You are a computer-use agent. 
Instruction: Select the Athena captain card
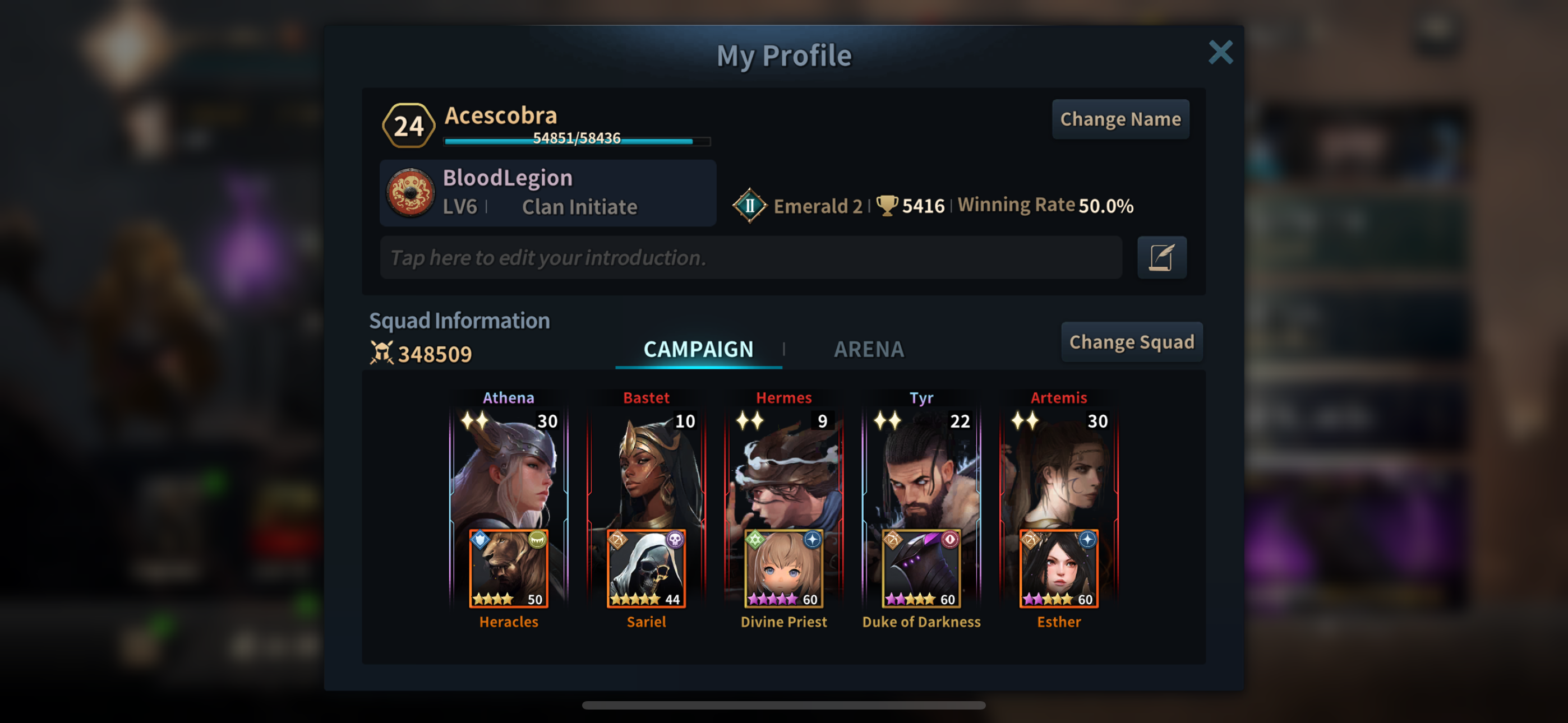(509, 469)
